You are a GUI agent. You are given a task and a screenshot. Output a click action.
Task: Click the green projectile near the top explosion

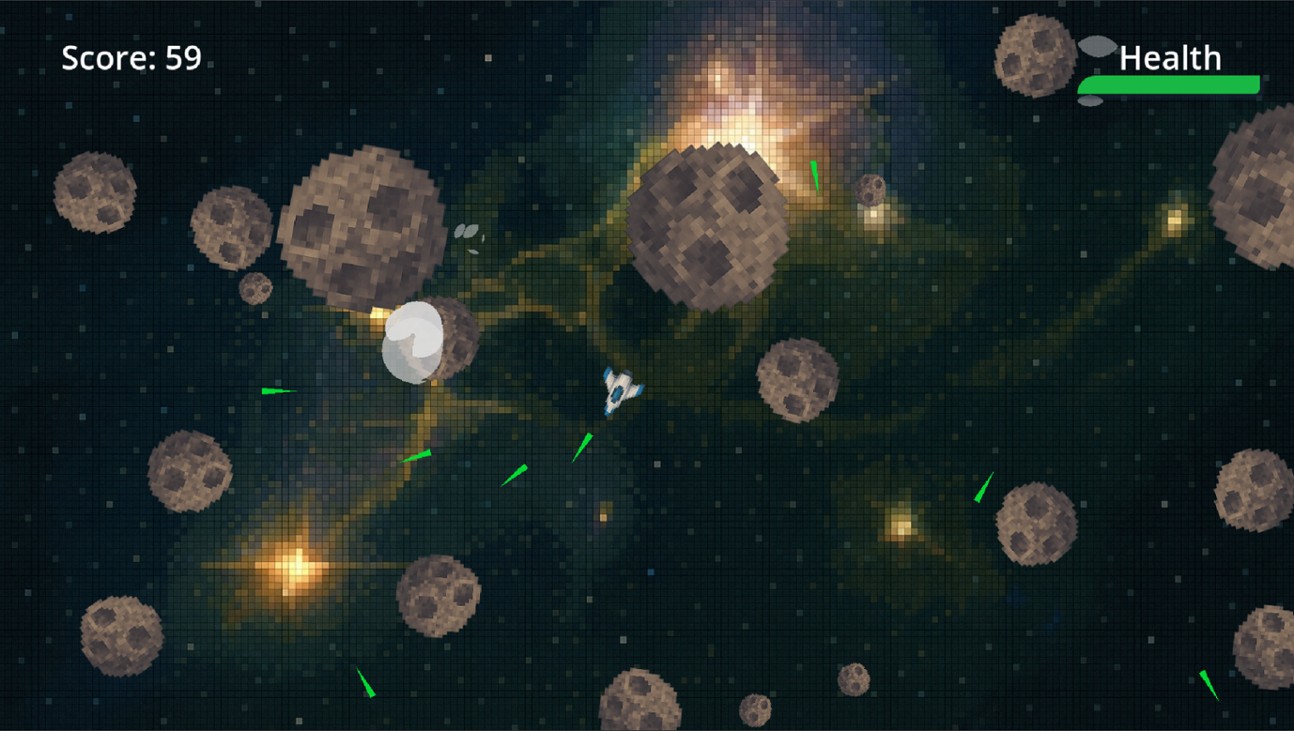(x=813, y=175)
